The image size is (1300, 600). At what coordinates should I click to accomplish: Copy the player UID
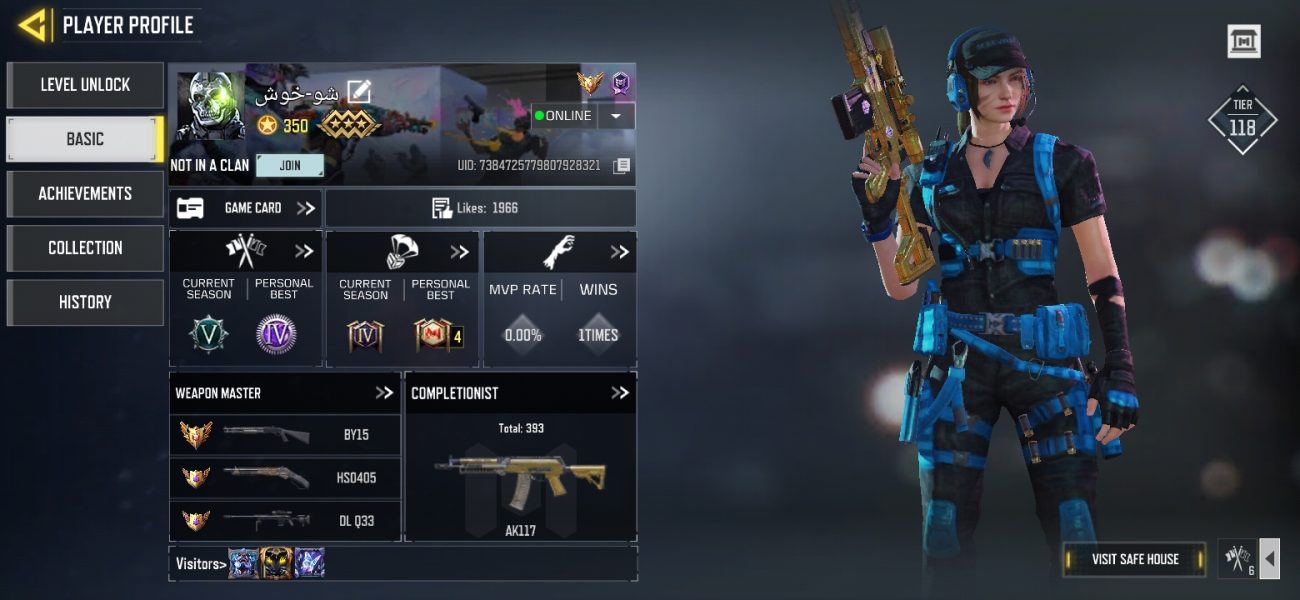click(621, 165)
